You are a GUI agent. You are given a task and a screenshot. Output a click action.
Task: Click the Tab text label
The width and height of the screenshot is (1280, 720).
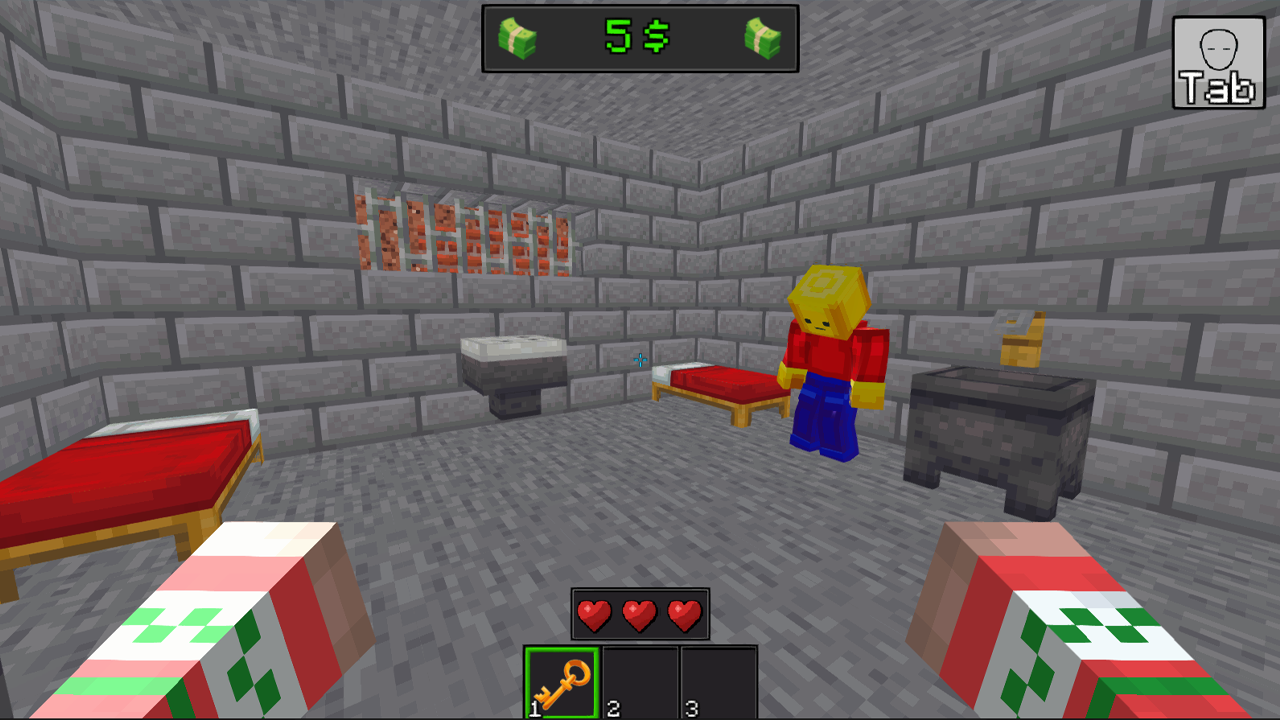pos(1216,88)
